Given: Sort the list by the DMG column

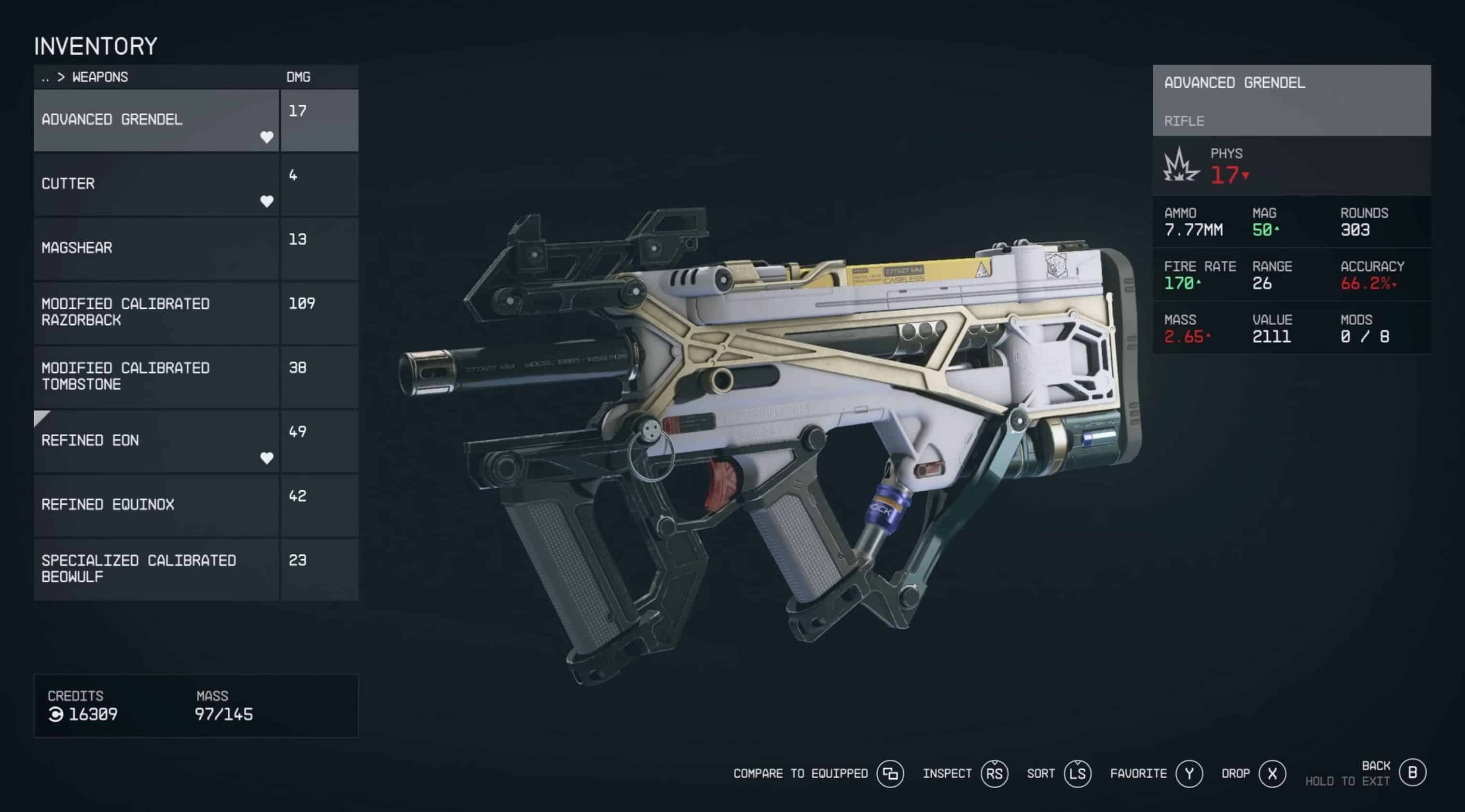Looking at the screenshot, I should (298, 77).
